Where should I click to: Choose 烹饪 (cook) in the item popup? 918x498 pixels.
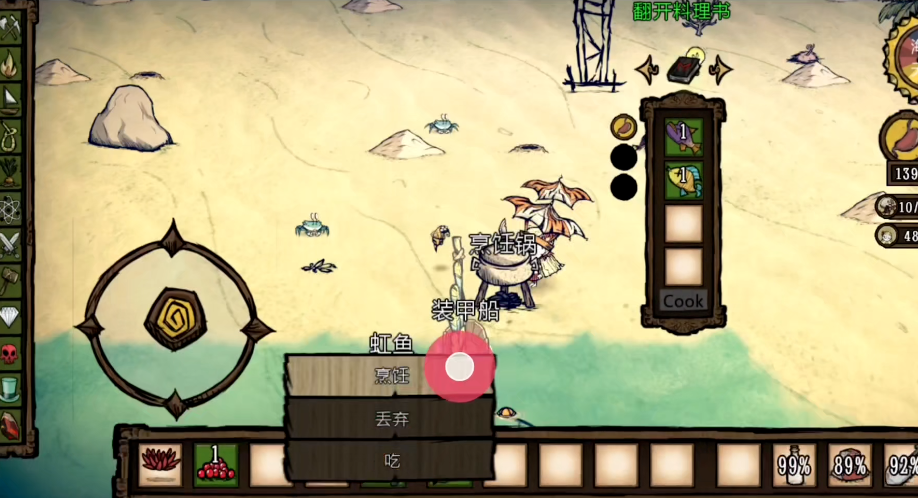(x=391, y=376)
